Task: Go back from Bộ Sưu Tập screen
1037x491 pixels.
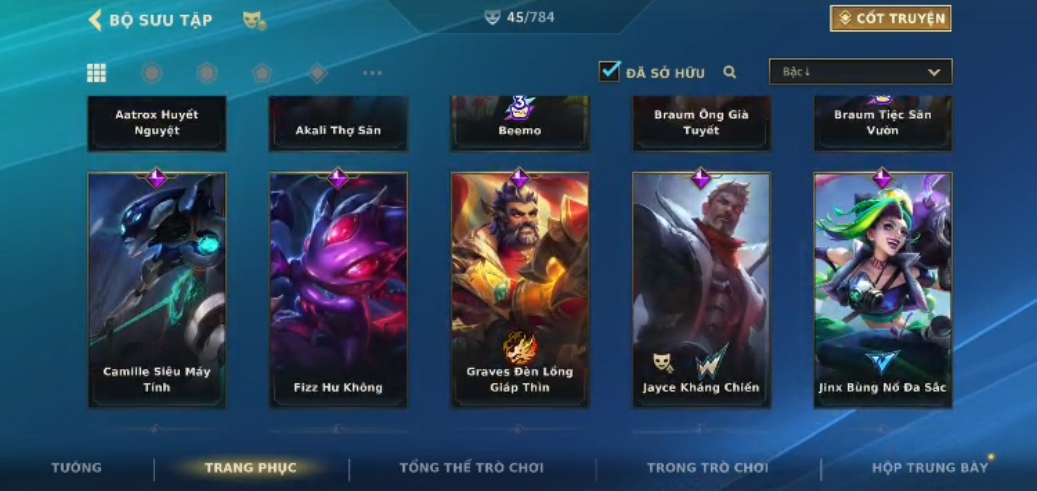Action: 96,19
